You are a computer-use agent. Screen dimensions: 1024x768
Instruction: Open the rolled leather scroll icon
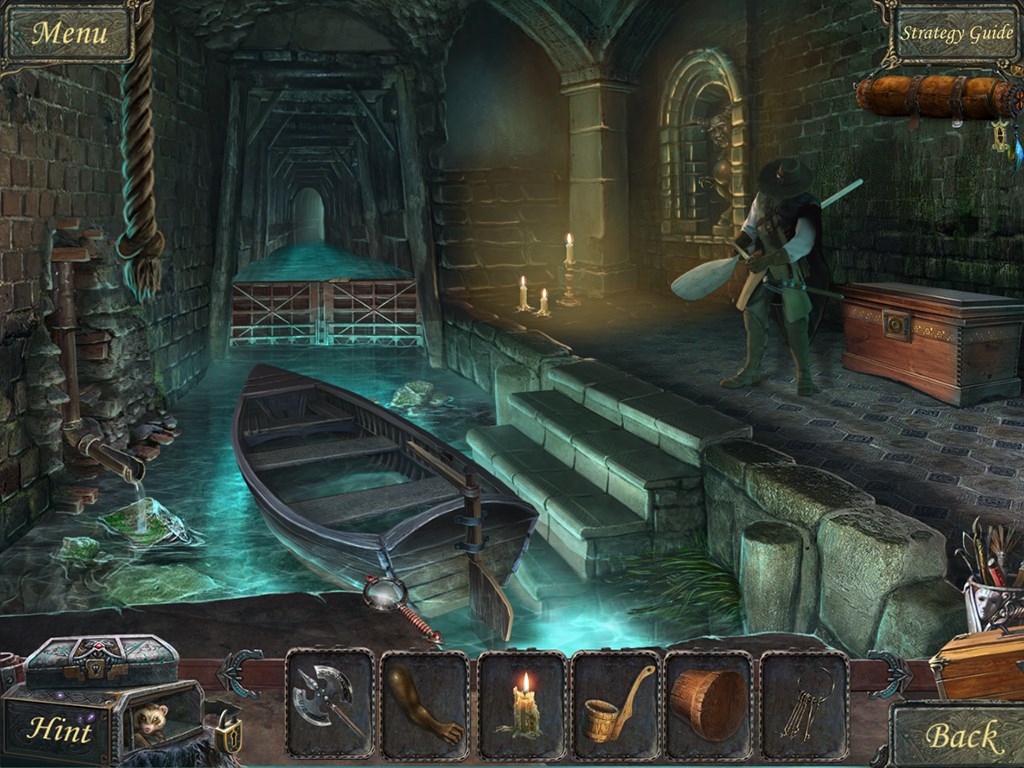tap(933, 97)
